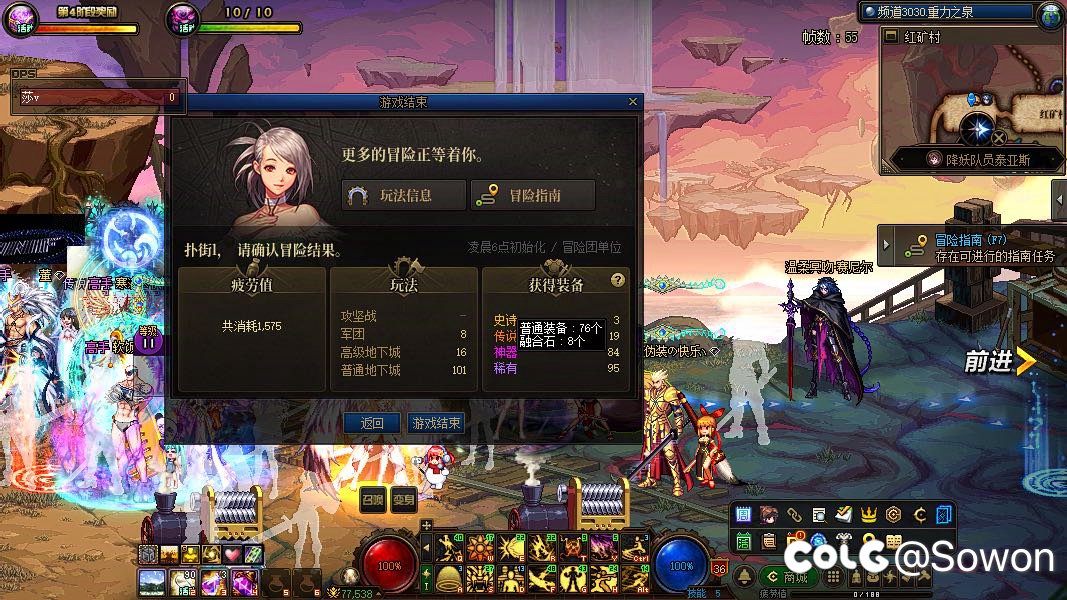Click the 红矿村 minimap
This screenshot has height=600, width=1067.
[973, 100]
